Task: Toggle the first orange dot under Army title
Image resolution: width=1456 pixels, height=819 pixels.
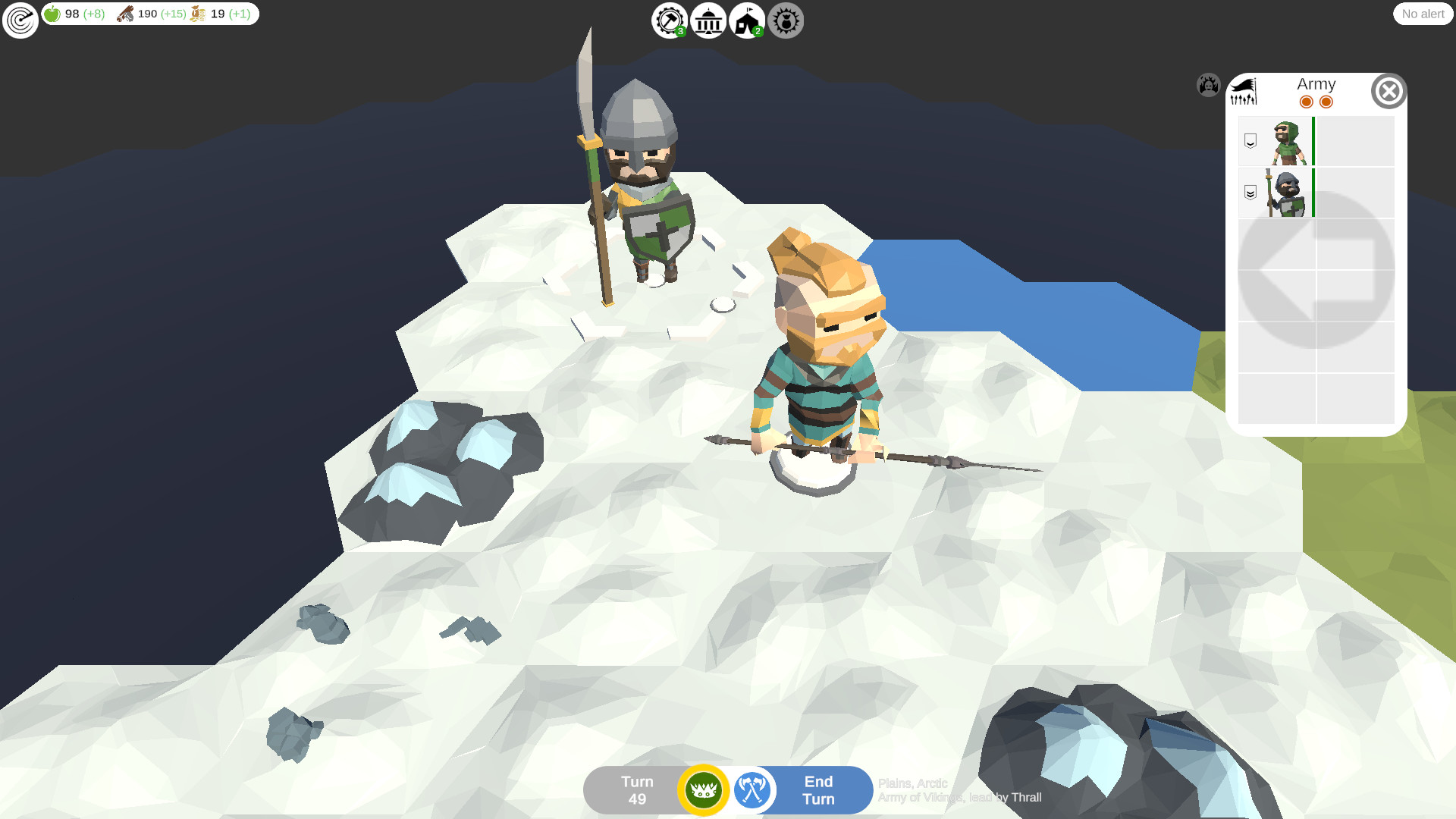Action: [x=1307, y=100]
